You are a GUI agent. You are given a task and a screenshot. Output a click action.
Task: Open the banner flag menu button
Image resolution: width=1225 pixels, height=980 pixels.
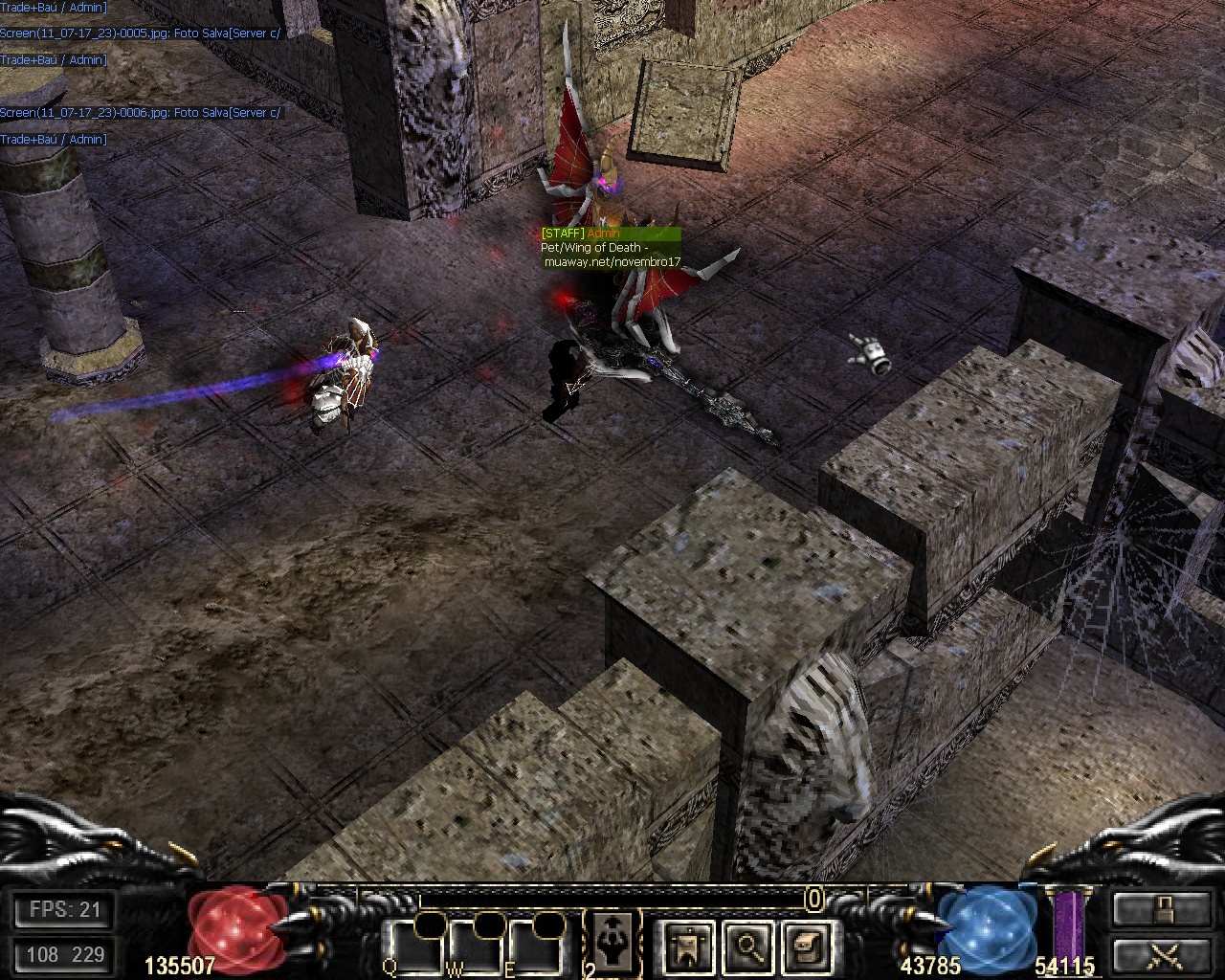[x=687, y=946]
